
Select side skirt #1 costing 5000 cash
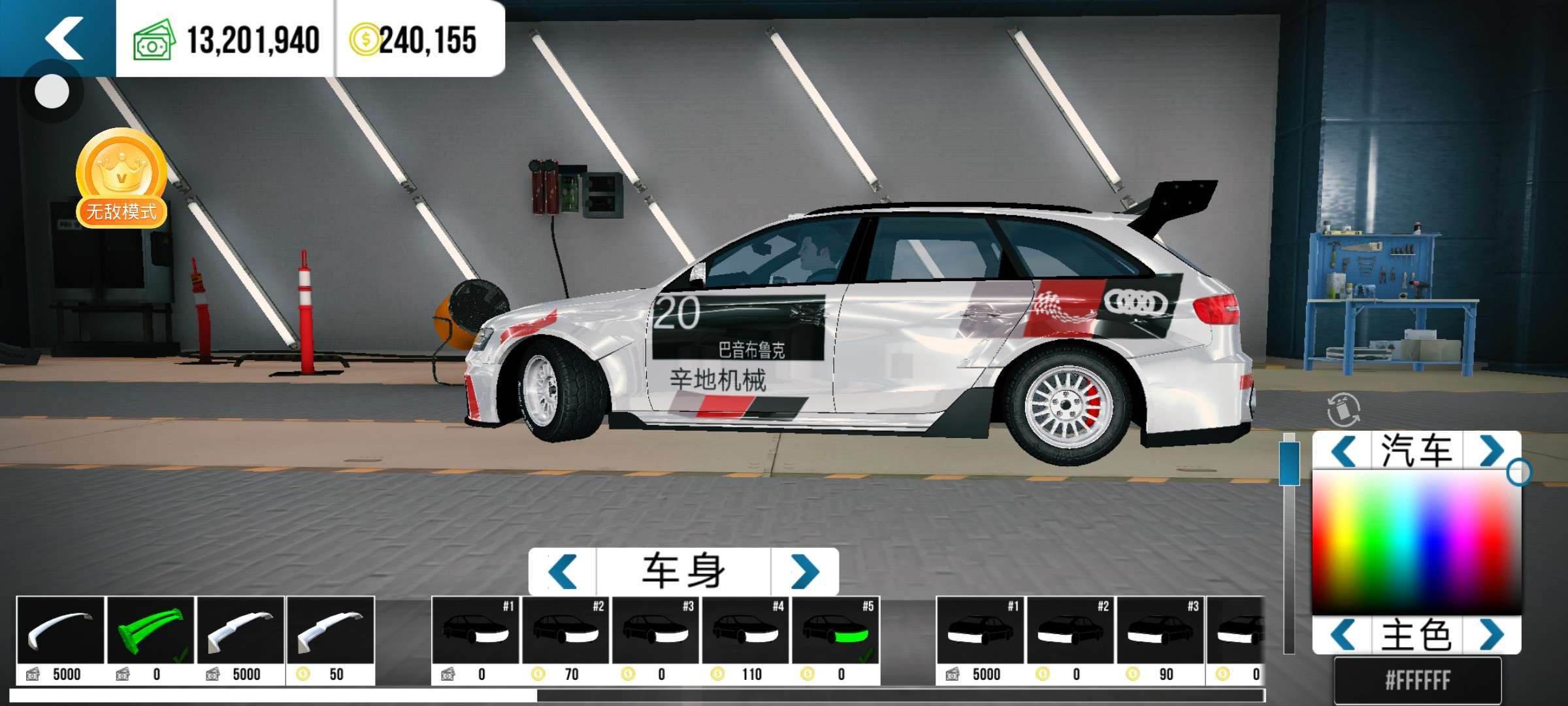pos(980,639)
